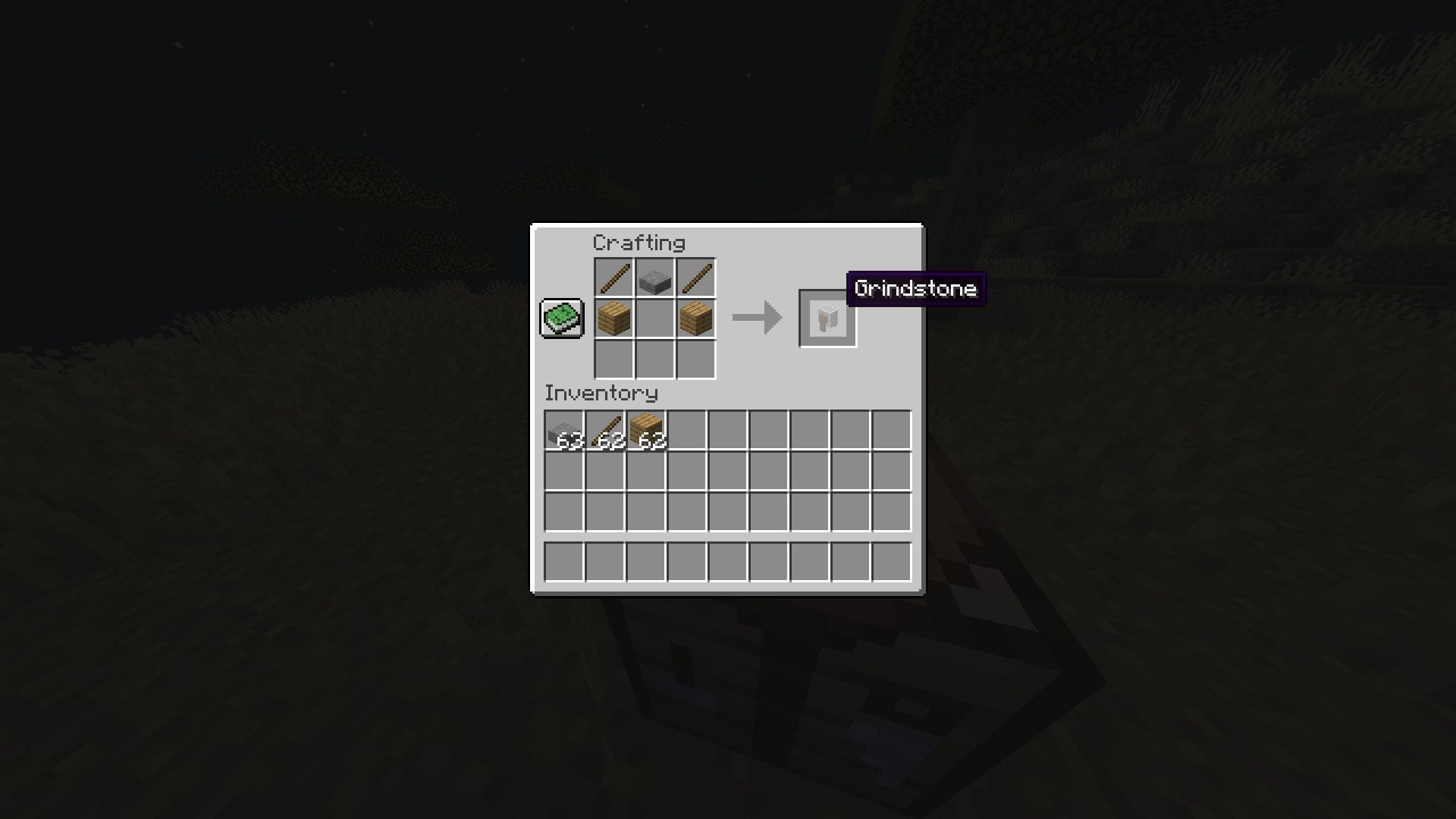Click the Crafting heading text

(x=639, y=243)
